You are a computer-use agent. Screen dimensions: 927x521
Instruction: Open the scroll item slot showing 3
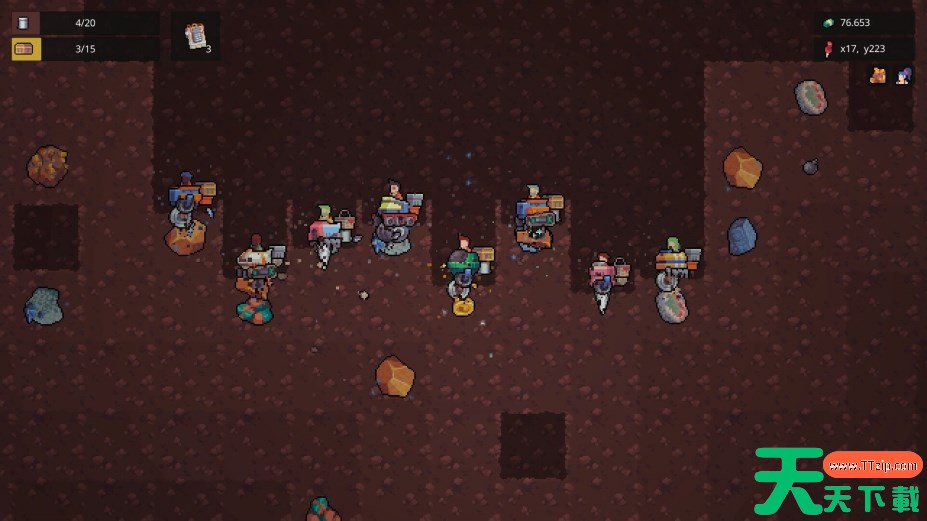coord(196,36)
